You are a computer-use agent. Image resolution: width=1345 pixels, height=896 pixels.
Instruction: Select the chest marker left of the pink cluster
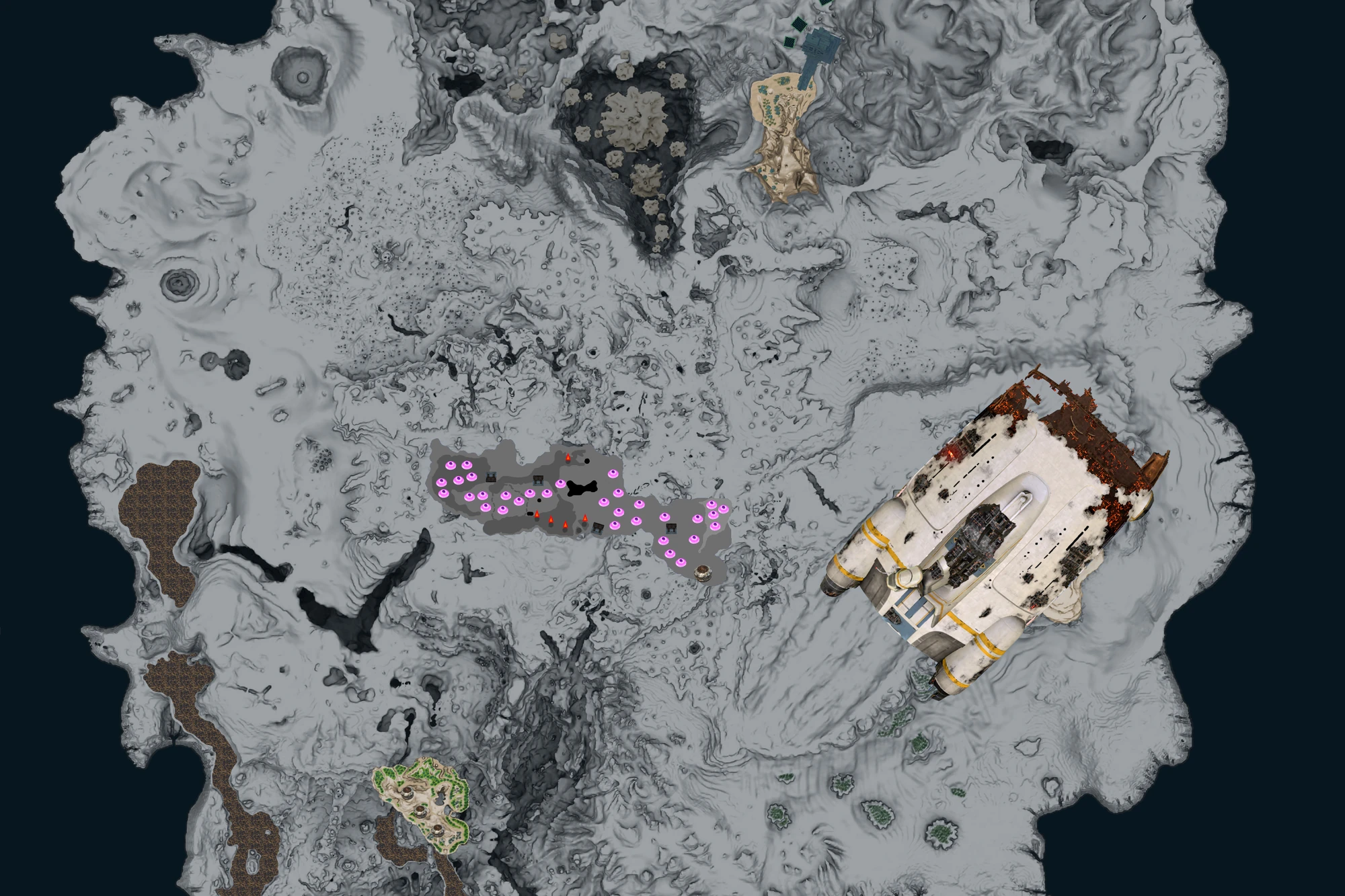[490, 477]
